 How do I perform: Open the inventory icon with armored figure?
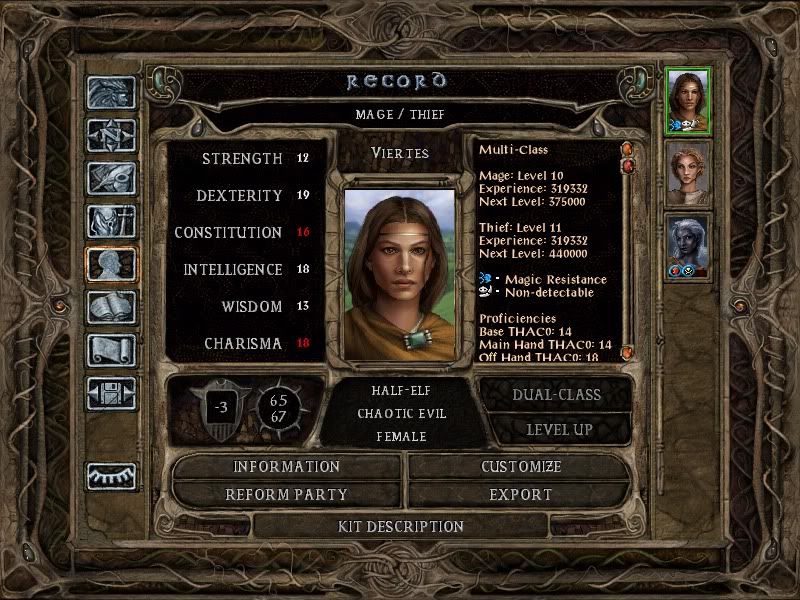coord(110,221)
